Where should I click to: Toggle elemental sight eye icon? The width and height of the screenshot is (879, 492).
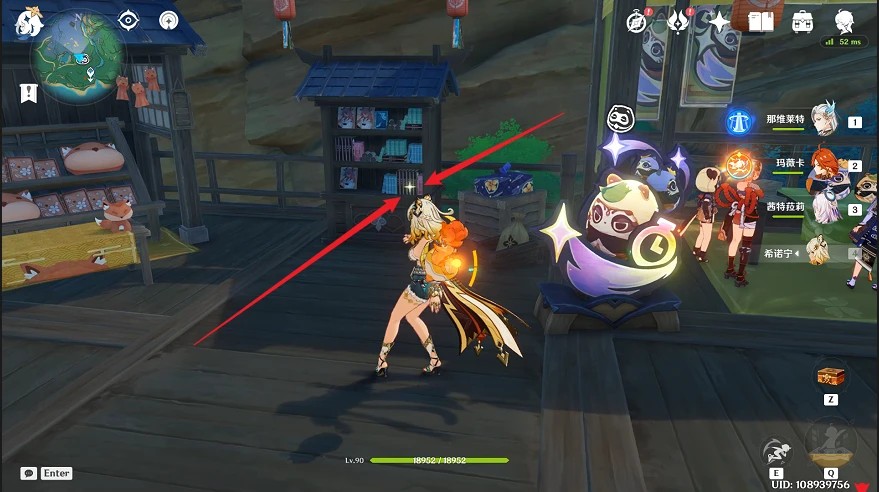(129, 19)
